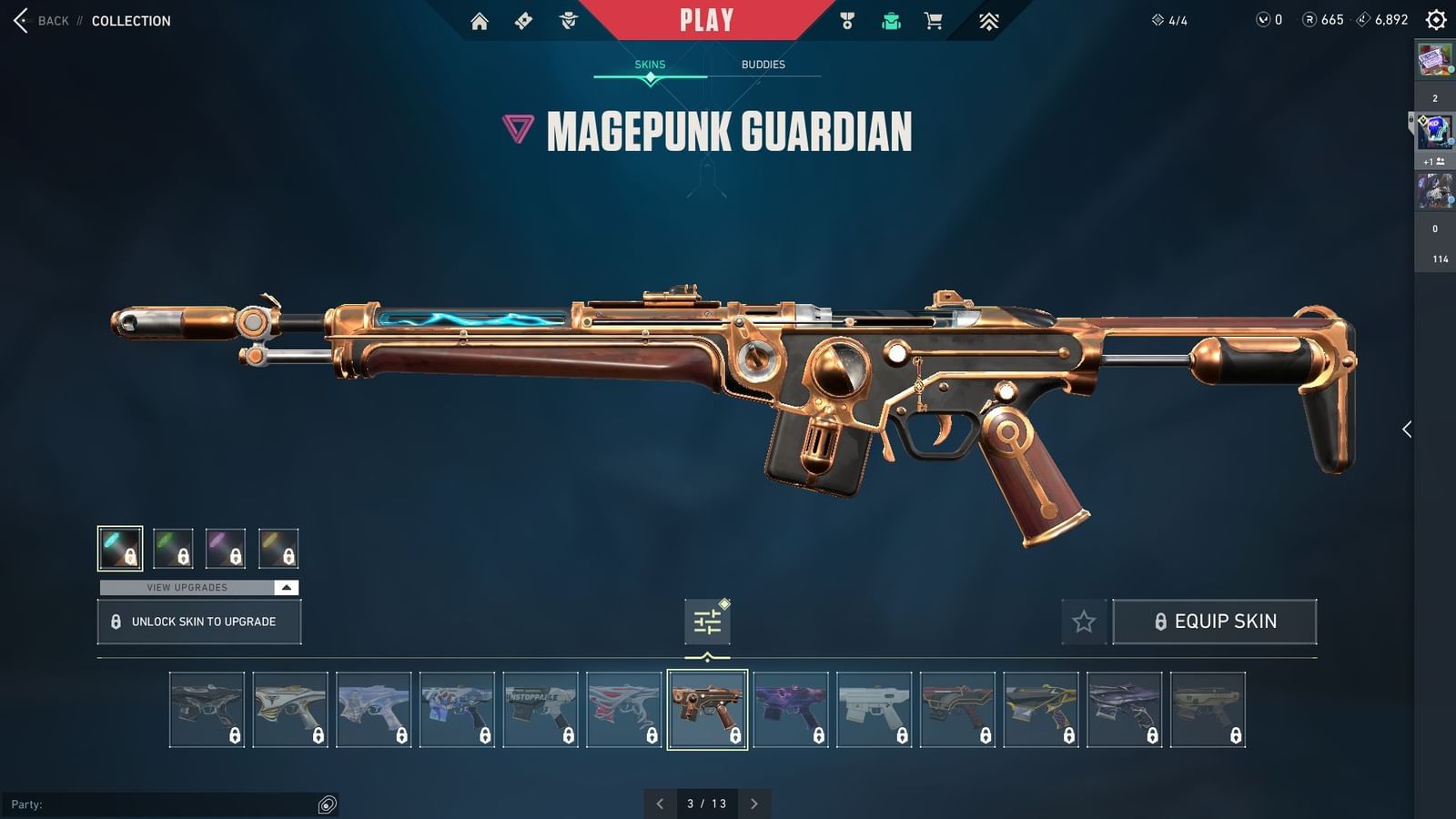The height and width of the screenshot is (819, 1456).
Task: Mark Magepunk Guardian as favorite with the star
Action: 1084,622
